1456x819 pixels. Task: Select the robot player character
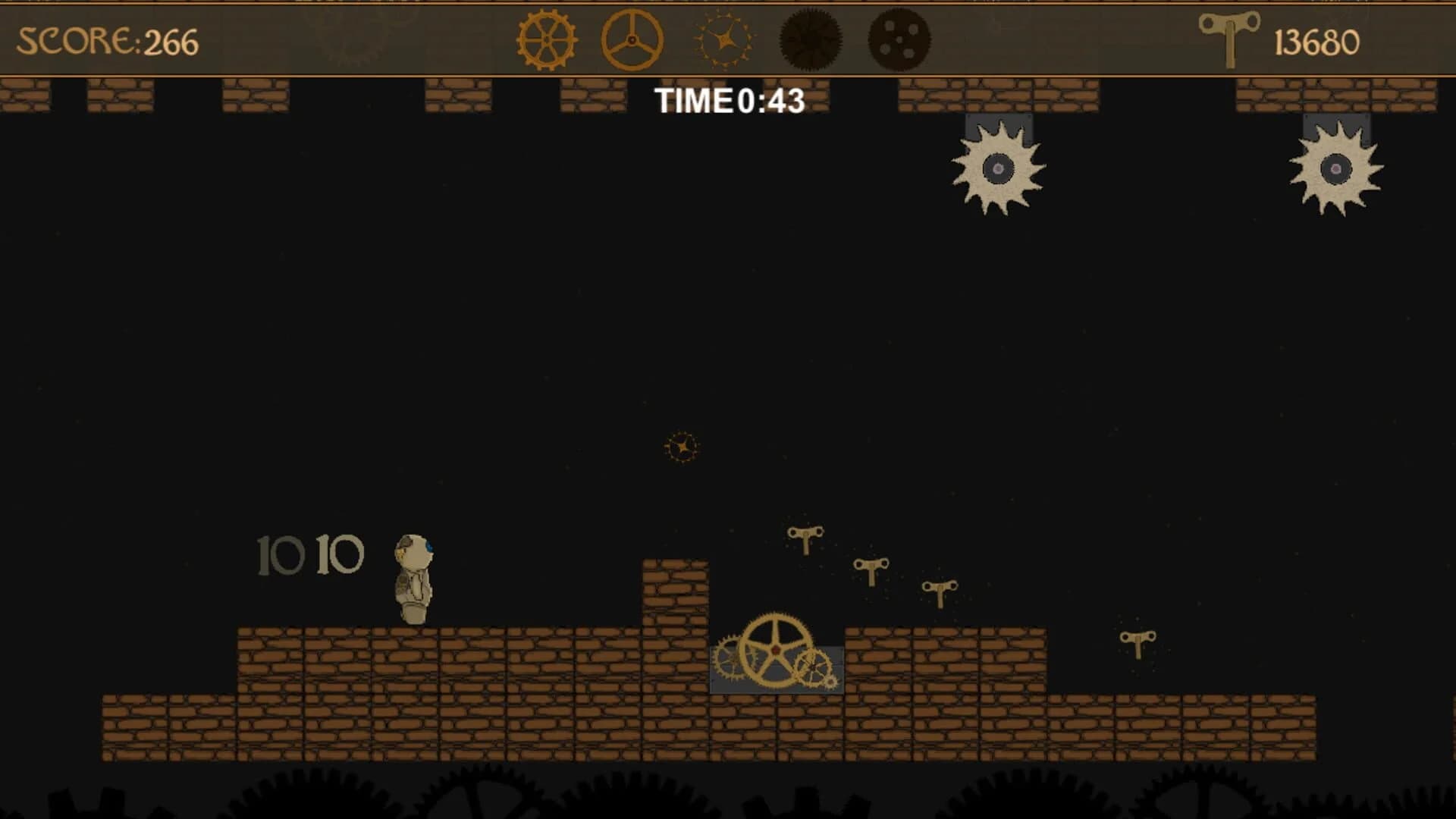pyautogui.click(x=413, y=580)
